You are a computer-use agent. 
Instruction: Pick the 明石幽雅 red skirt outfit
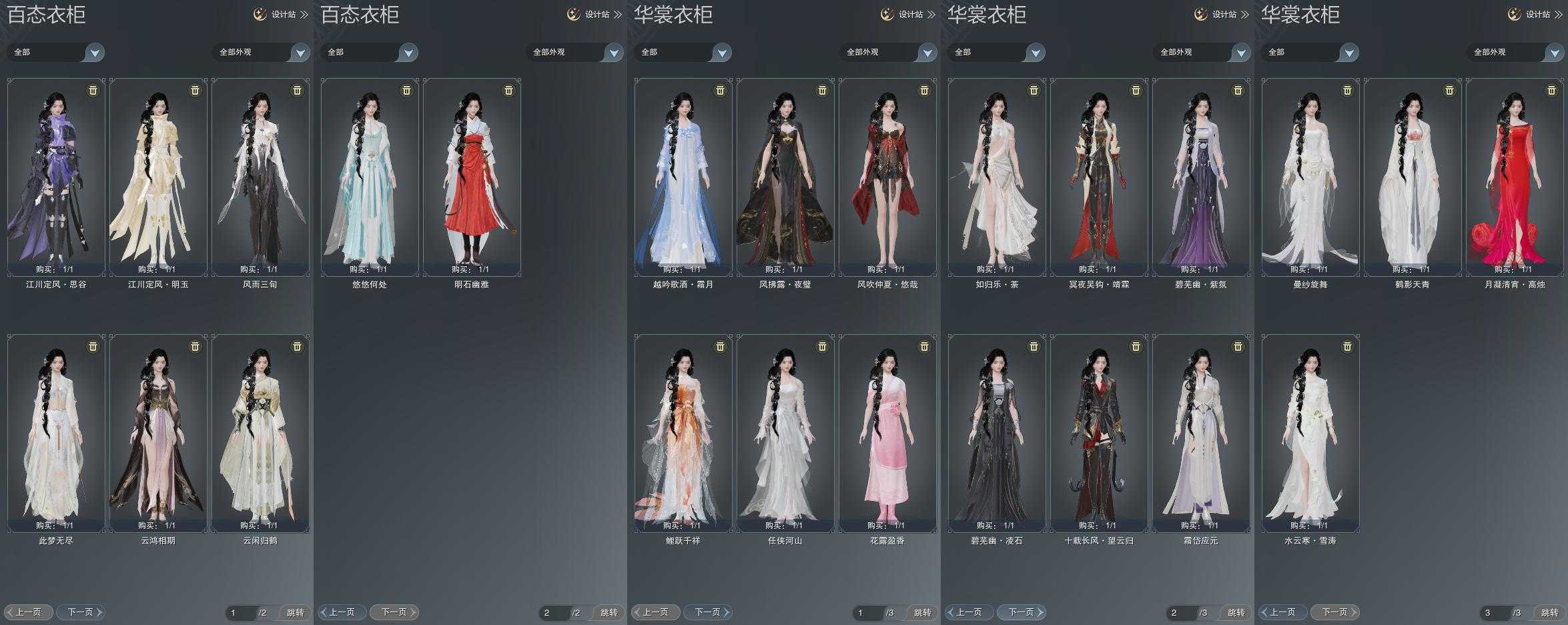(x=472, y=177)
